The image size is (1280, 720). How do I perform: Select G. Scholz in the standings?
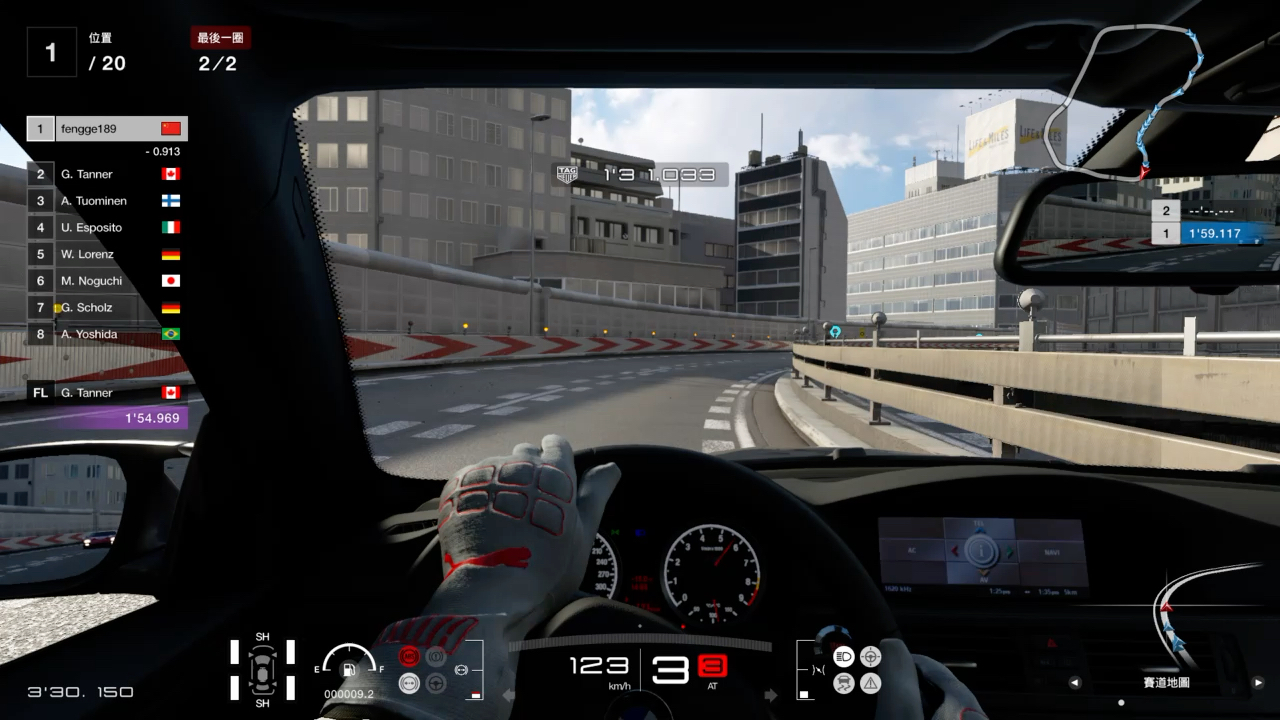(x=107, y=308)
